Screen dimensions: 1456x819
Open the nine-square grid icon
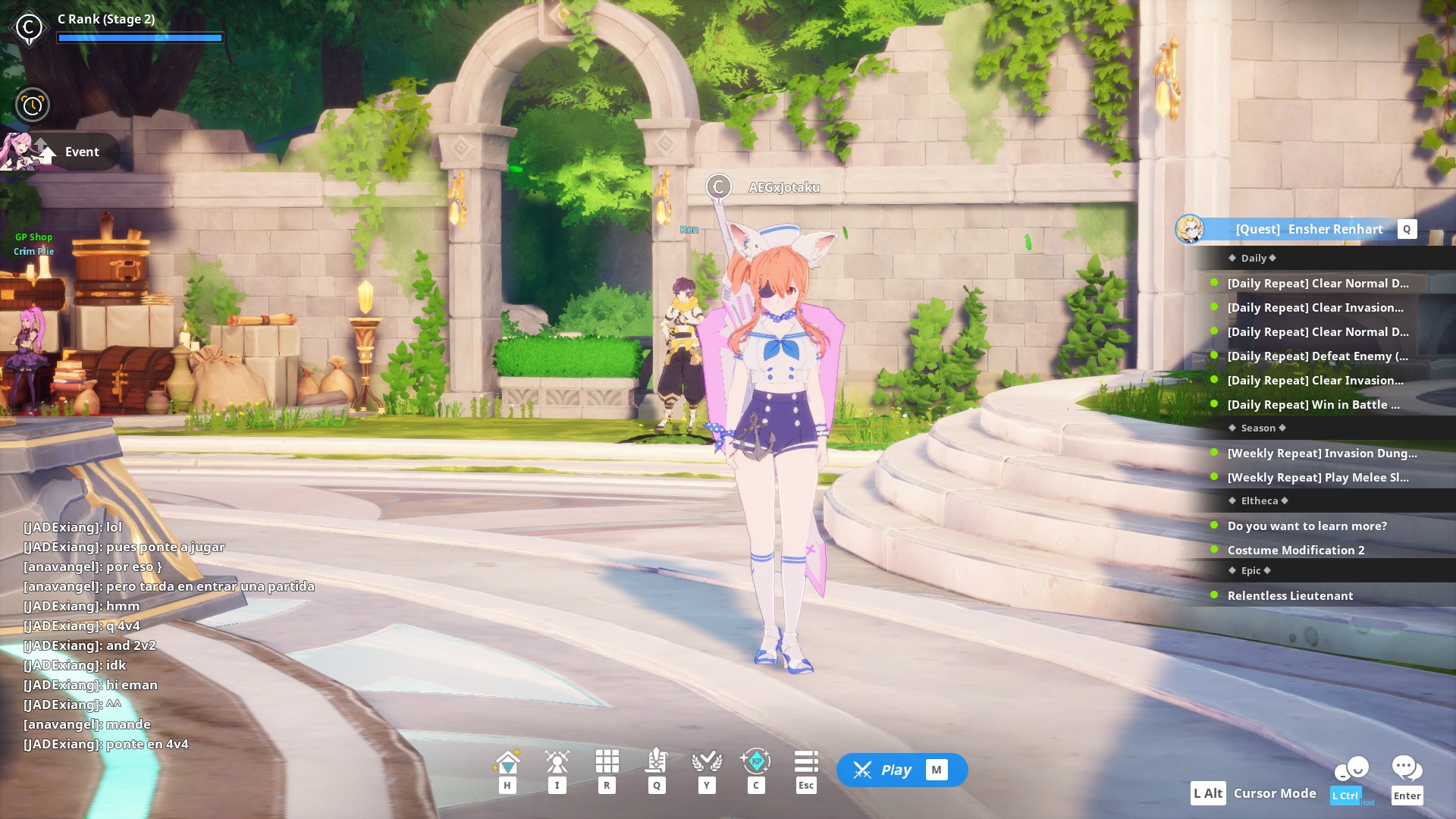pos(607,761)
